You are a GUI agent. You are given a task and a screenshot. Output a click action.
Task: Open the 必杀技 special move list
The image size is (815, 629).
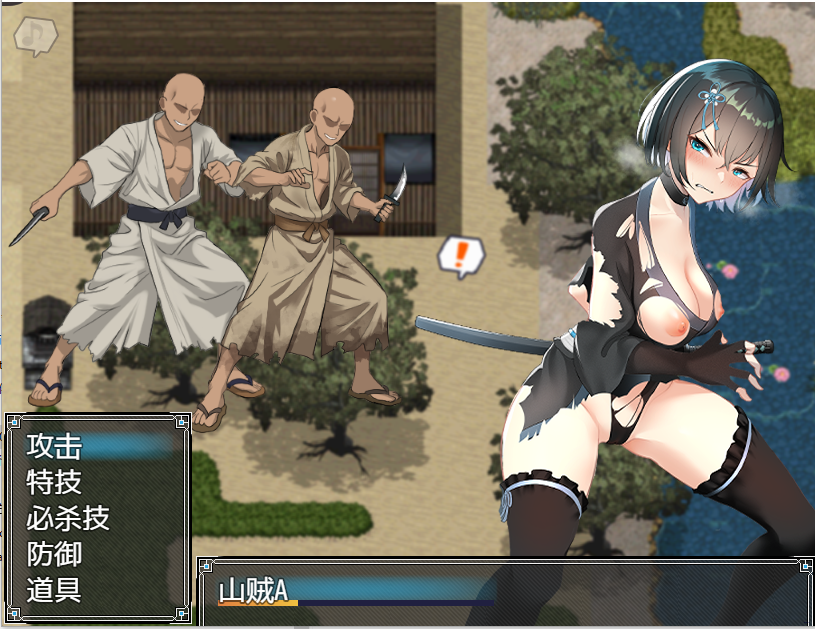[x=68, y=518]
